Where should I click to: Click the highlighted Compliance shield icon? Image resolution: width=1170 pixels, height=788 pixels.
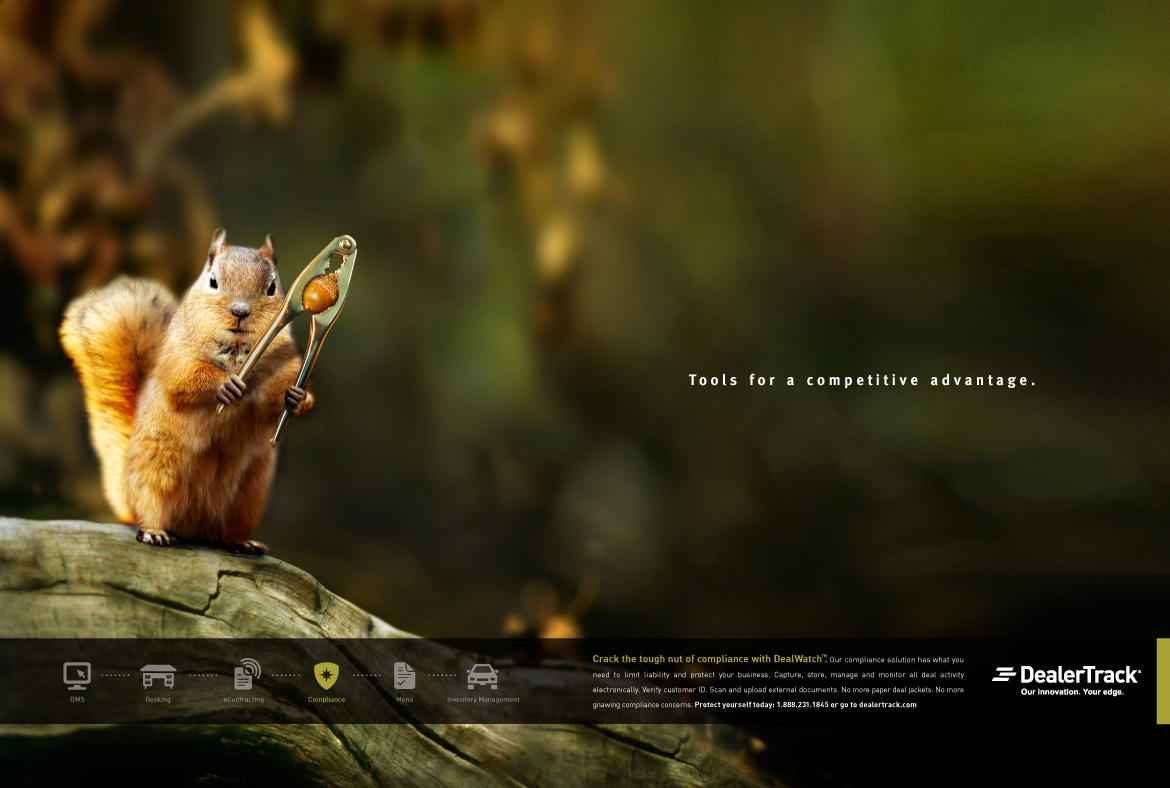pyautogui.click(x=326, y=676)
